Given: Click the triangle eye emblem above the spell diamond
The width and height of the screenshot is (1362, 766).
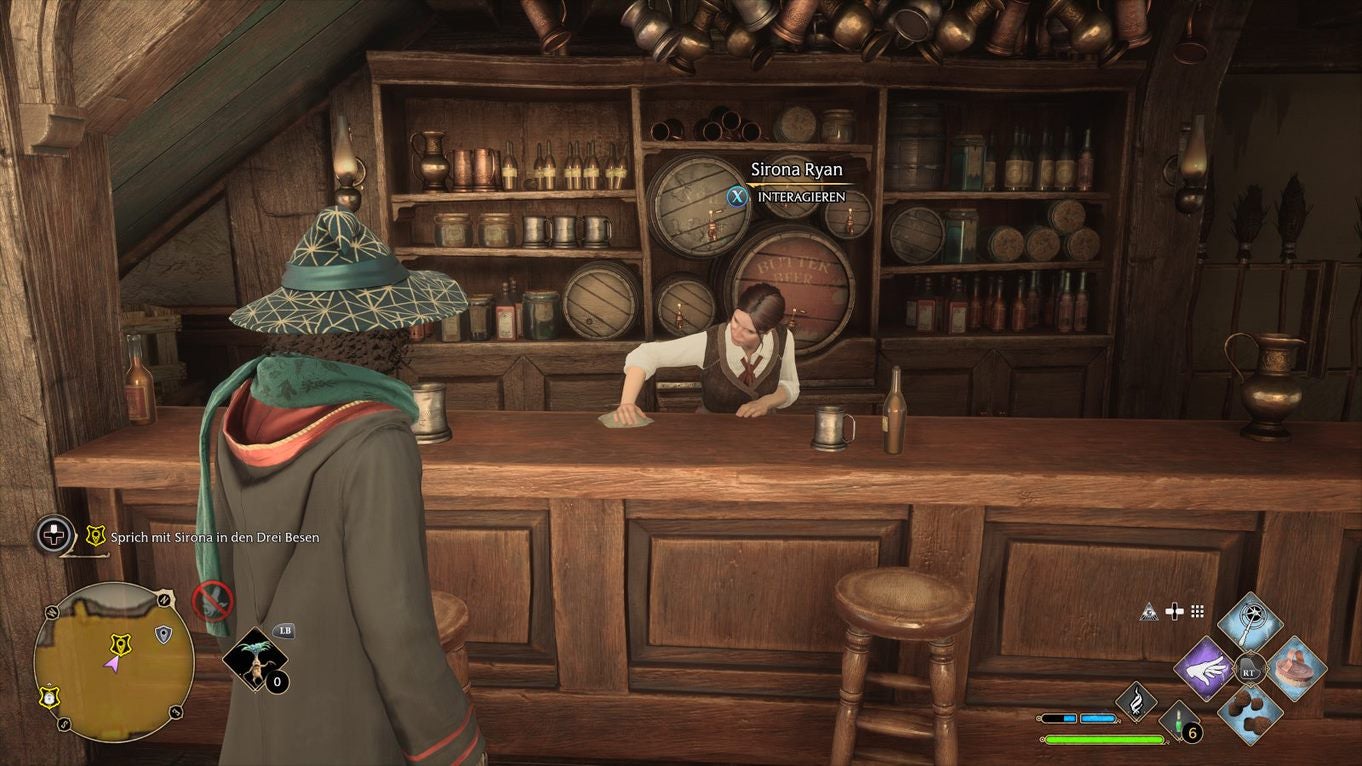Looking at the screenshot, I should (x=1150, y=612).
